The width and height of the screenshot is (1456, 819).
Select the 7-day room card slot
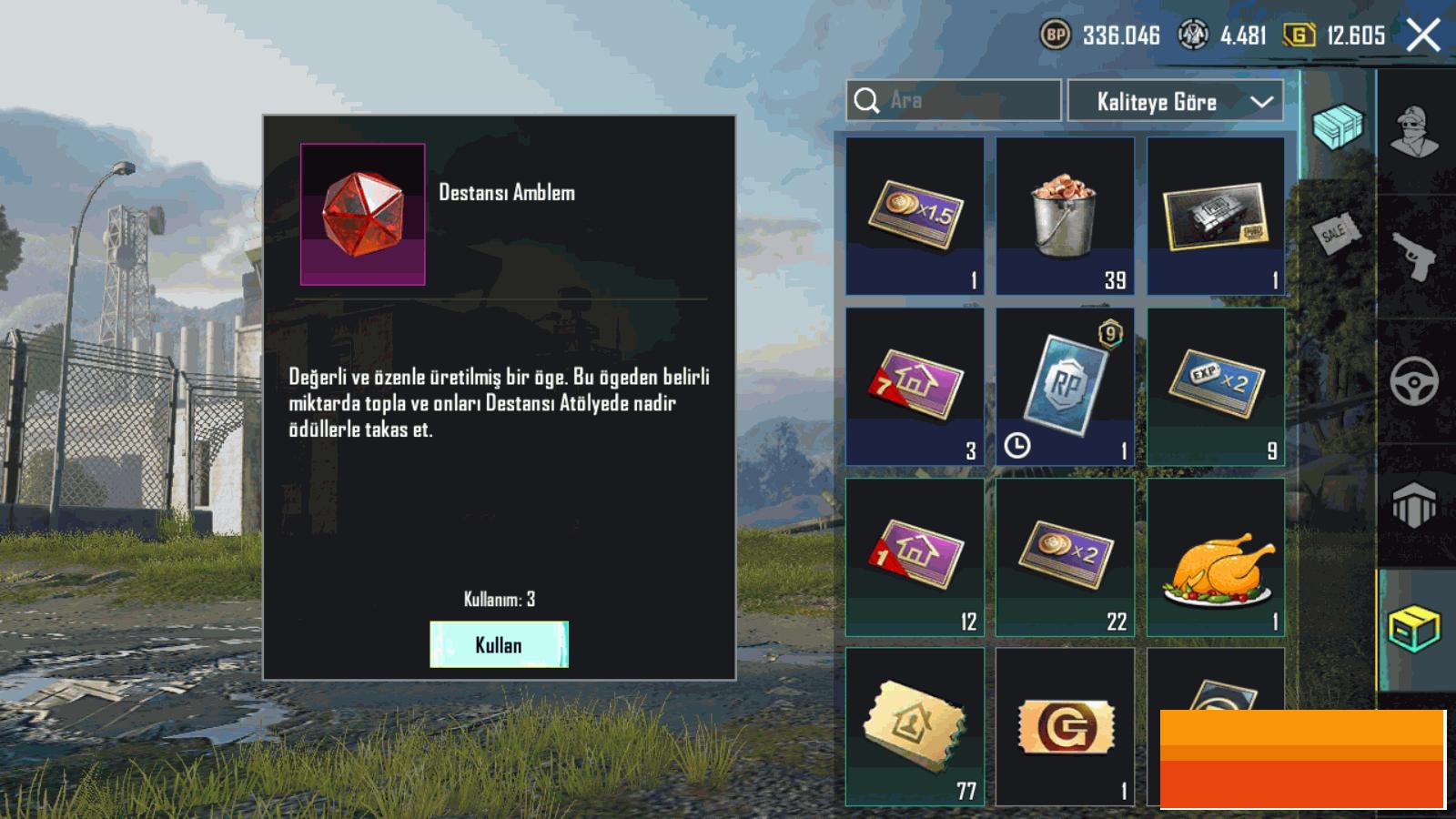(x=915, y=387)
